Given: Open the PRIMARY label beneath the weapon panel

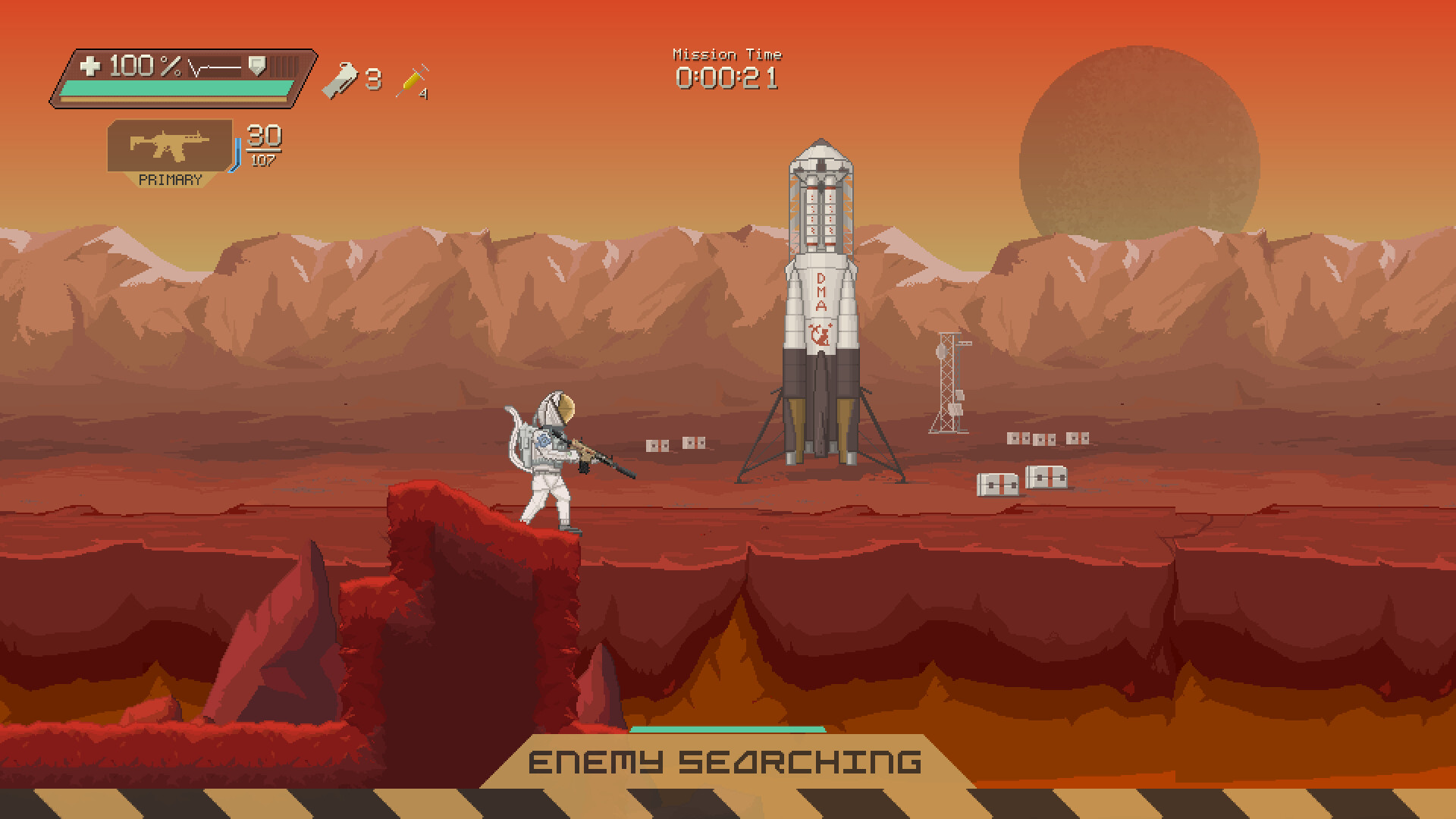Looking at the screenshot, I should pos(170,180).
